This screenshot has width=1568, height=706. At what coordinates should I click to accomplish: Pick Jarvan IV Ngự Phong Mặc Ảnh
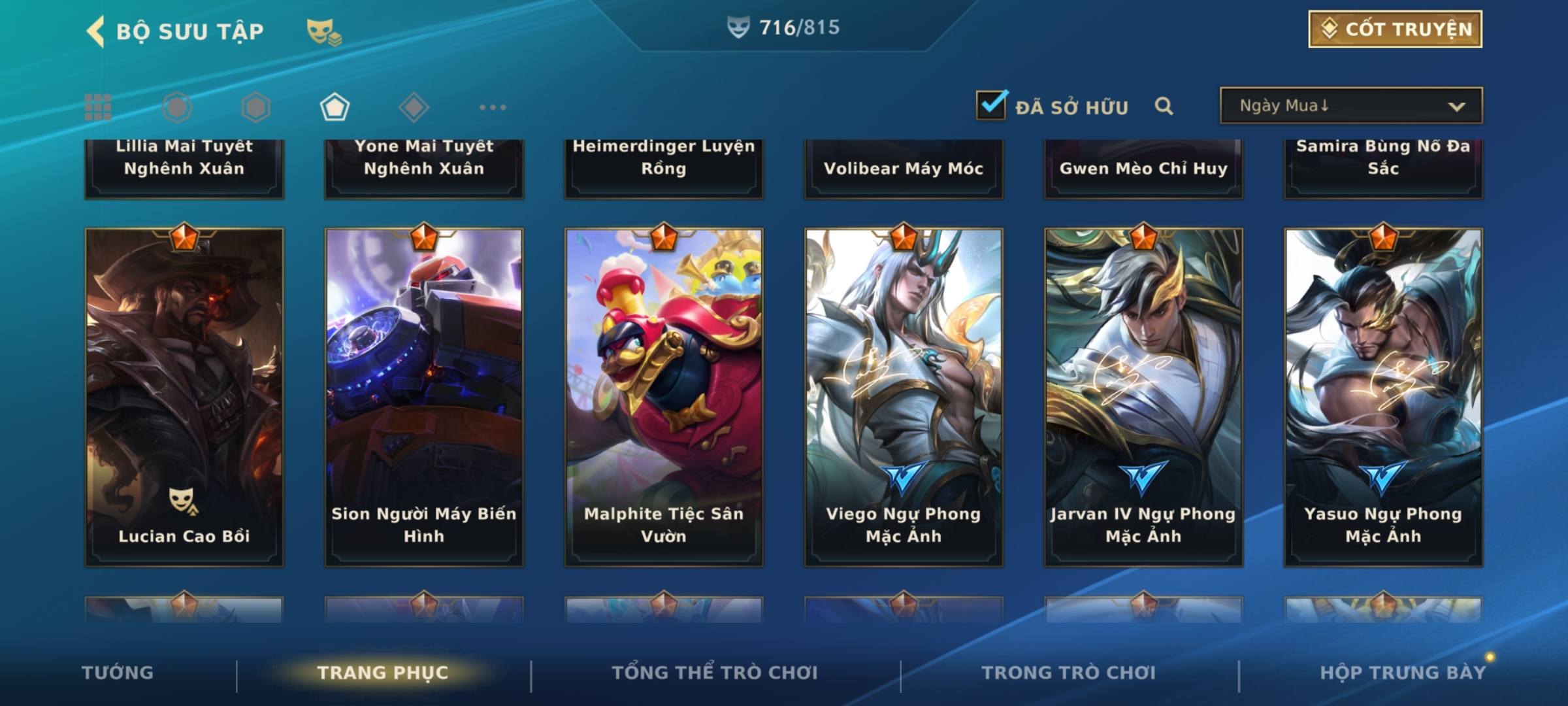tap(1143, 396)
